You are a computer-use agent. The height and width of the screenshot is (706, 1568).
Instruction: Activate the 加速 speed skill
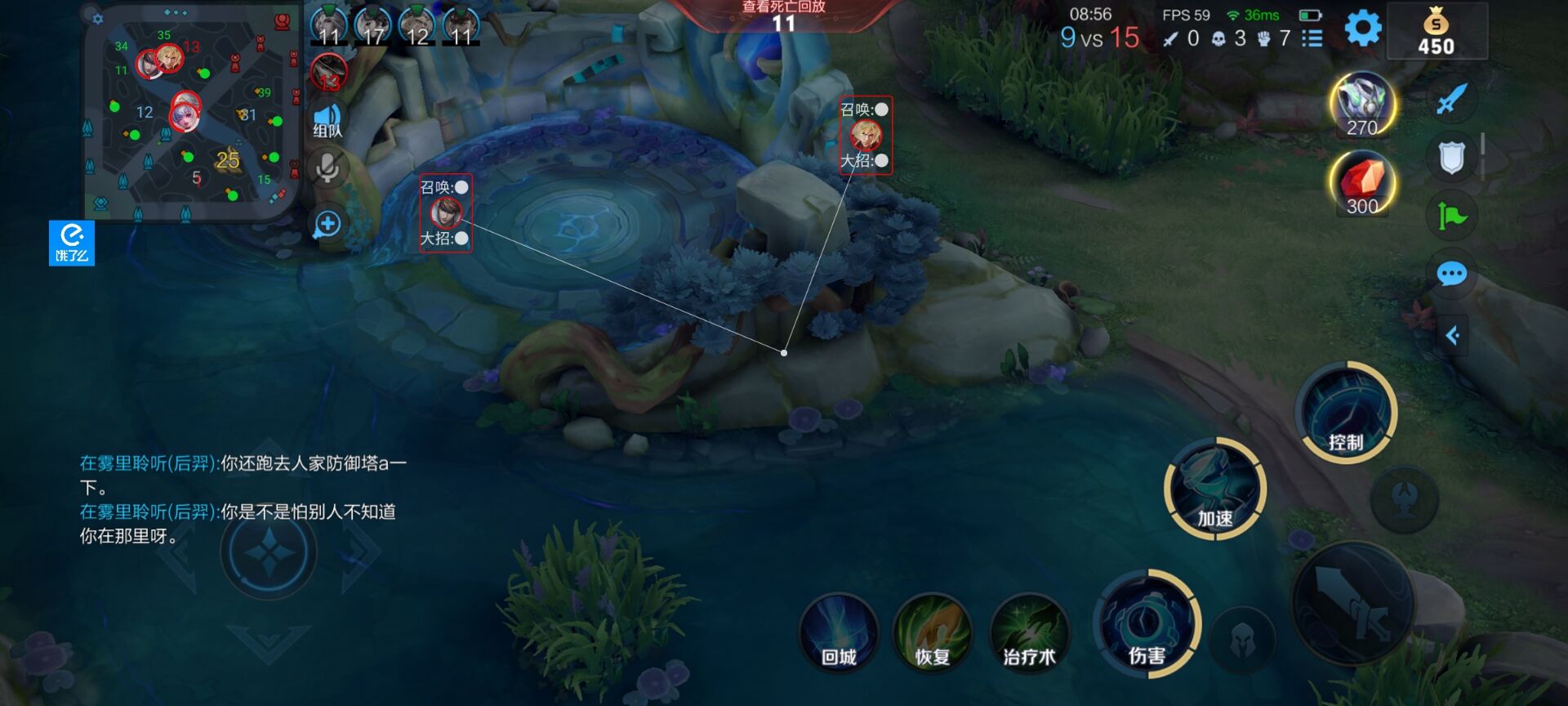coord(1214,489)
